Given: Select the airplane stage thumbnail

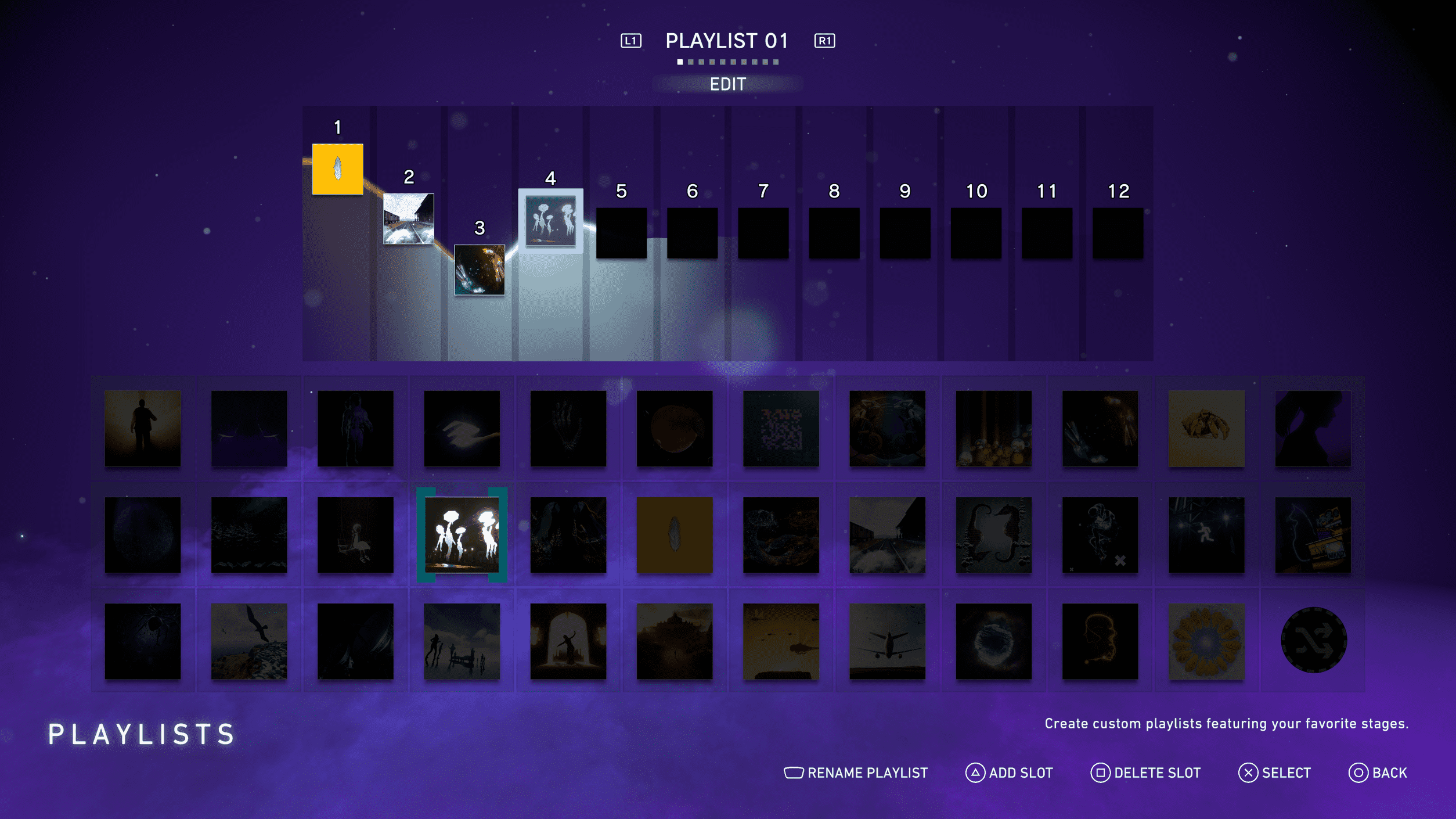Looking at the screenshot, I should (x=887, y=641).
